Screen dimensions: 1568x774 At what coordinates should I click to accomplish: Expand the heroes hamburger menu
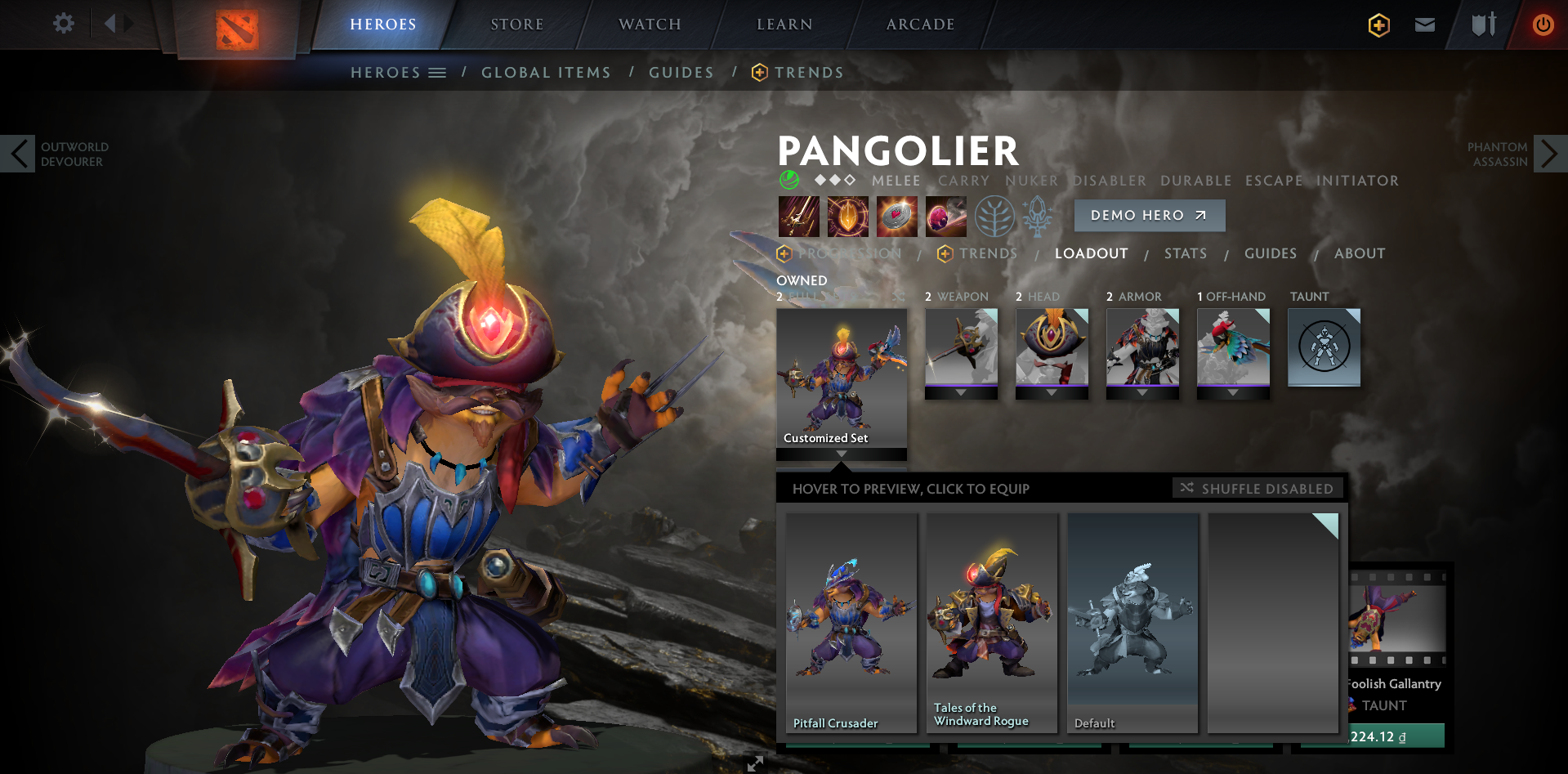(x=439, y=72)
